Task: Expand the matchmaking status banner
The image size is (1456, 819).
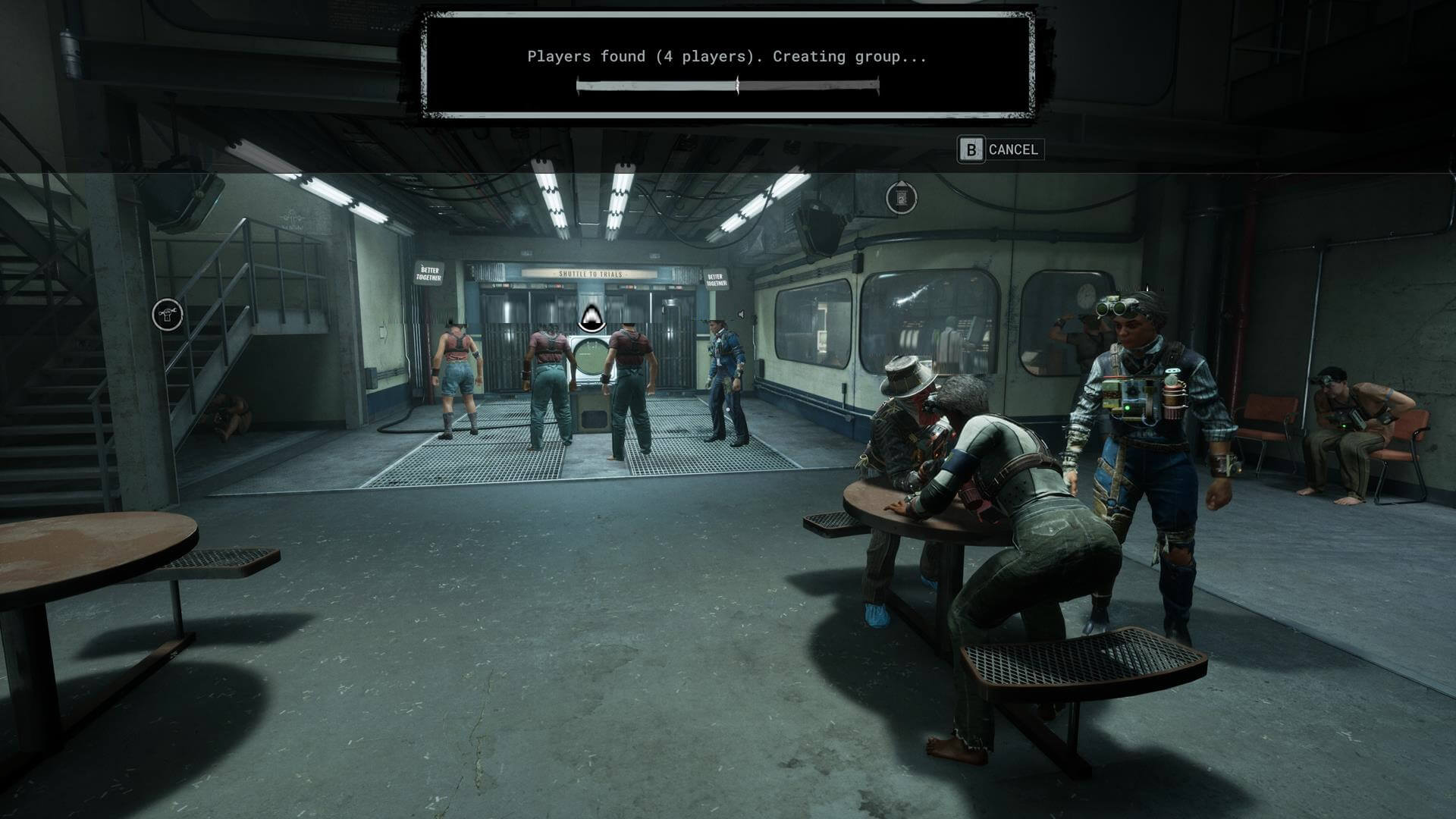Action: tap(726, 64)
